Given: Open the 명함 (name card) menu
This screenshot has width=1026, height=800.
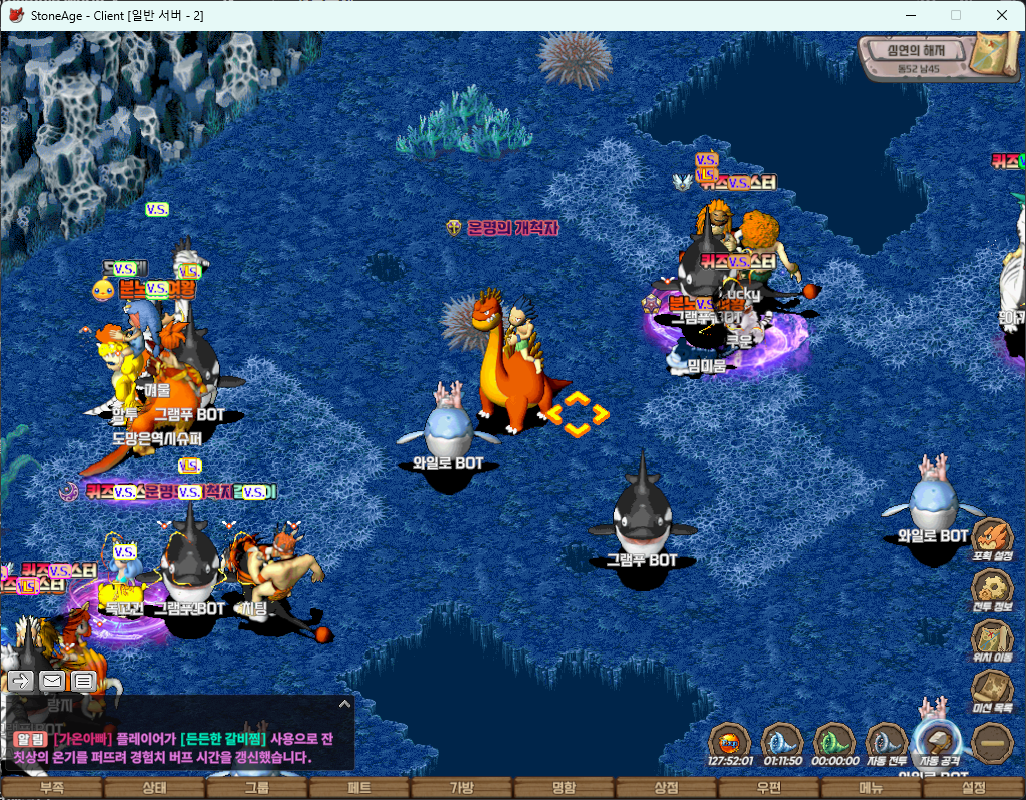Looking at the screenshot, I should (x=564, y=788).
